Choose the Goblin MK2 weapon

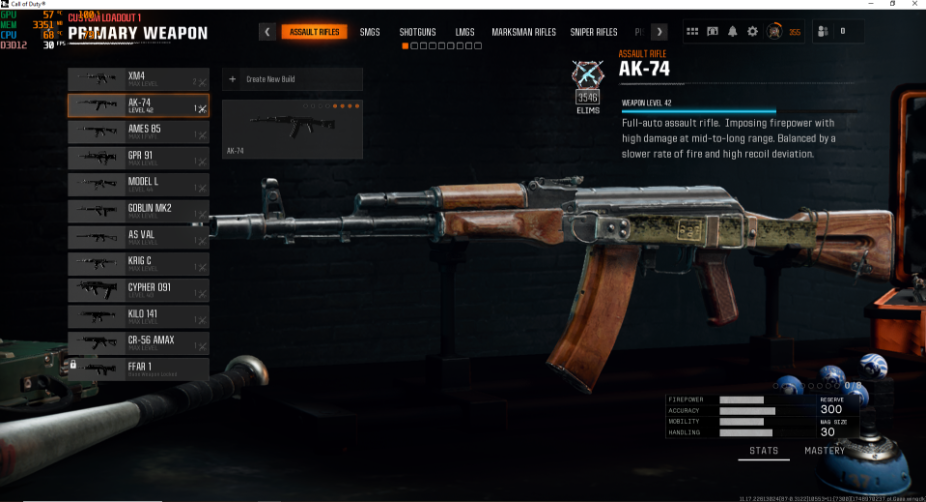138,210
